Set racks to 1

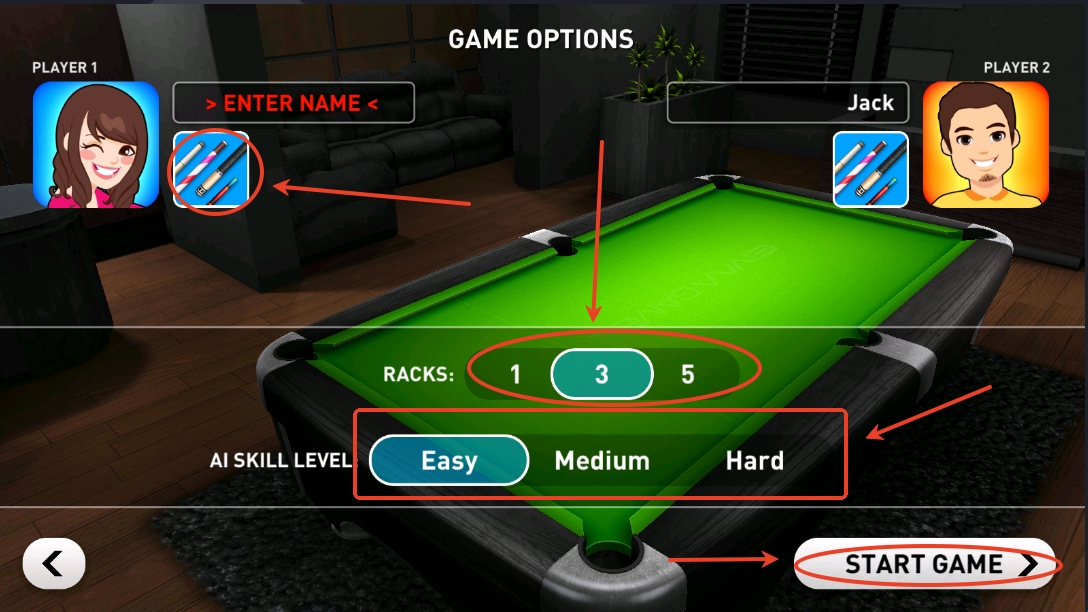(x=515, y=375)
